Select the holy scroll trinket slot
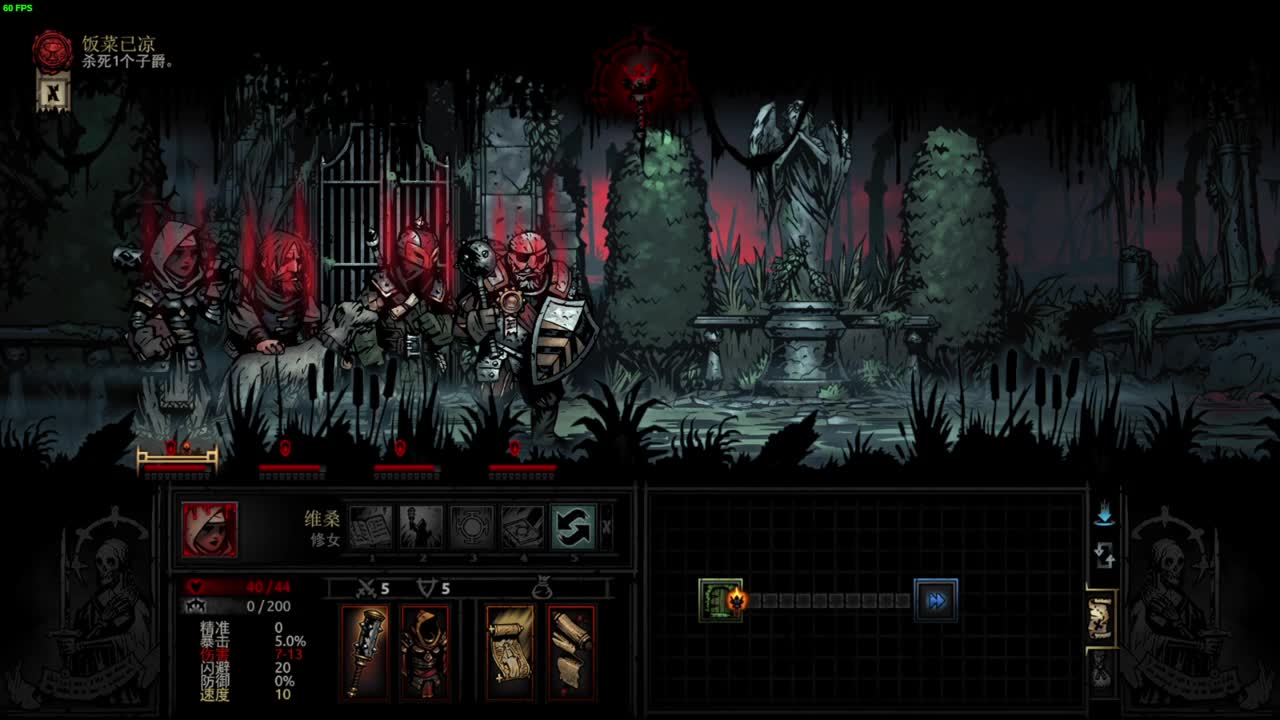The height and width of the screenshot is (720, 1280). (x=510, y=653)
